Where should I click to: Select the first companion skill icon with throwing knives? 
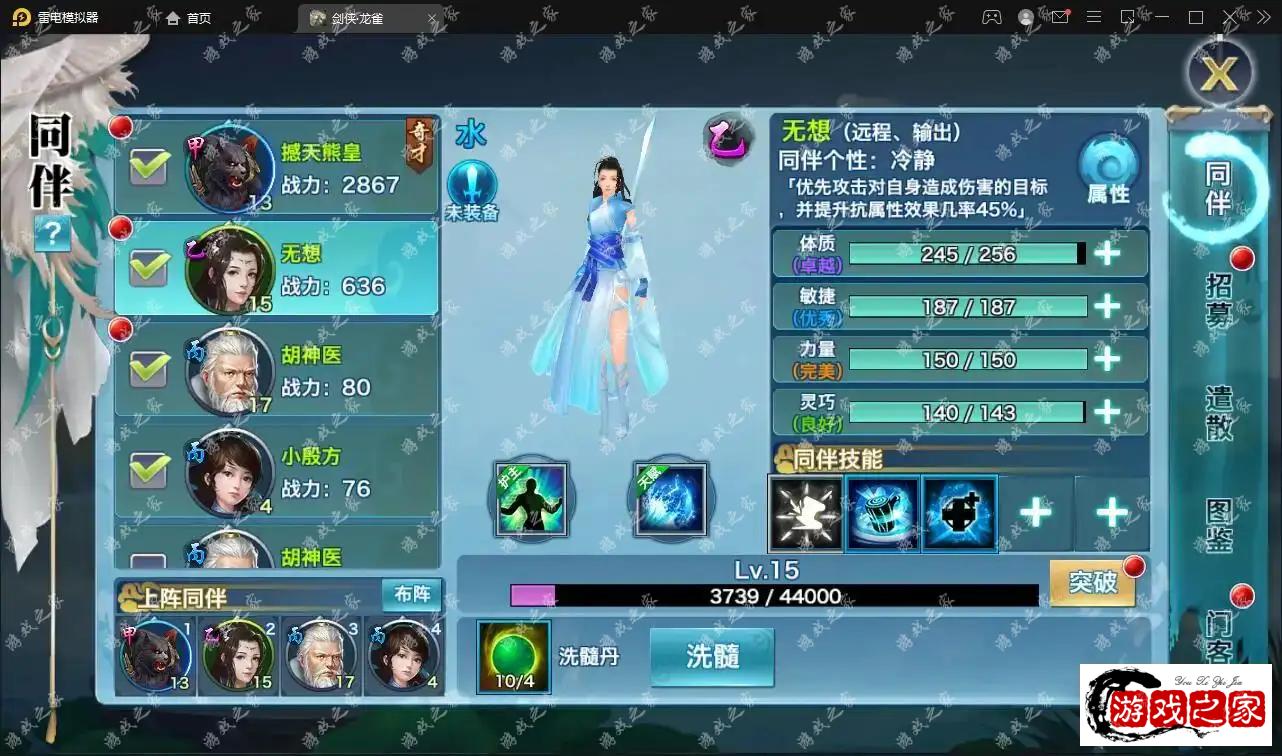click(806, 514)
